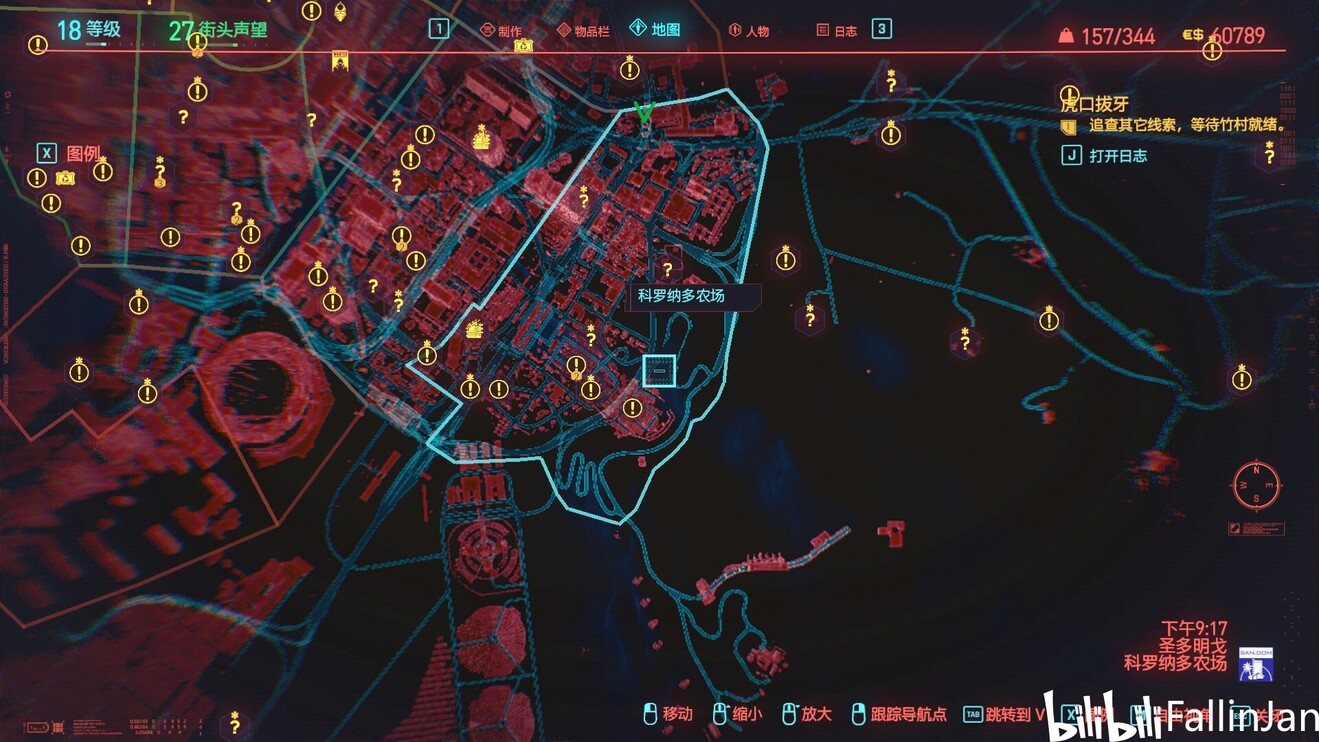Show the 图例 map legend
Viewport: 1319px width, 742px height.
pos(69,153)
